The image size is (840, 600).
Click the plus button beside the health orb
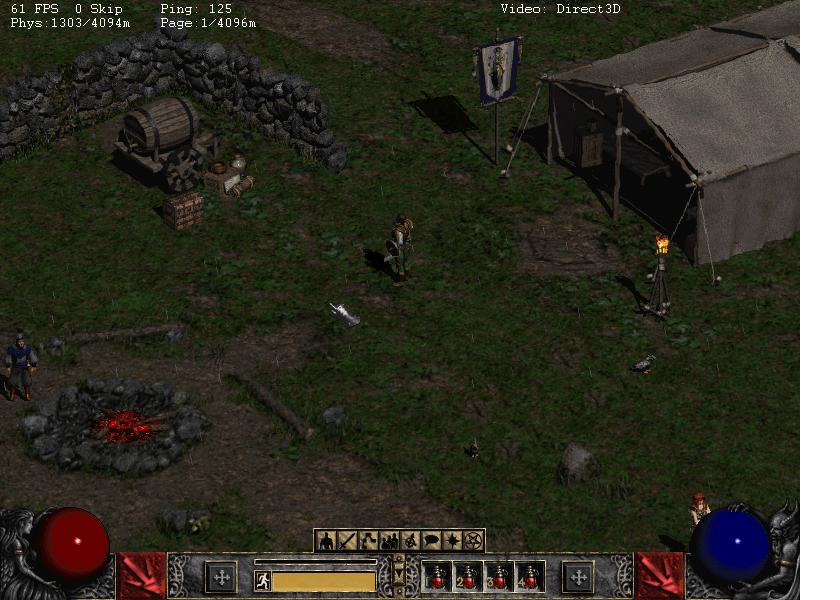[x=220, y=577]
